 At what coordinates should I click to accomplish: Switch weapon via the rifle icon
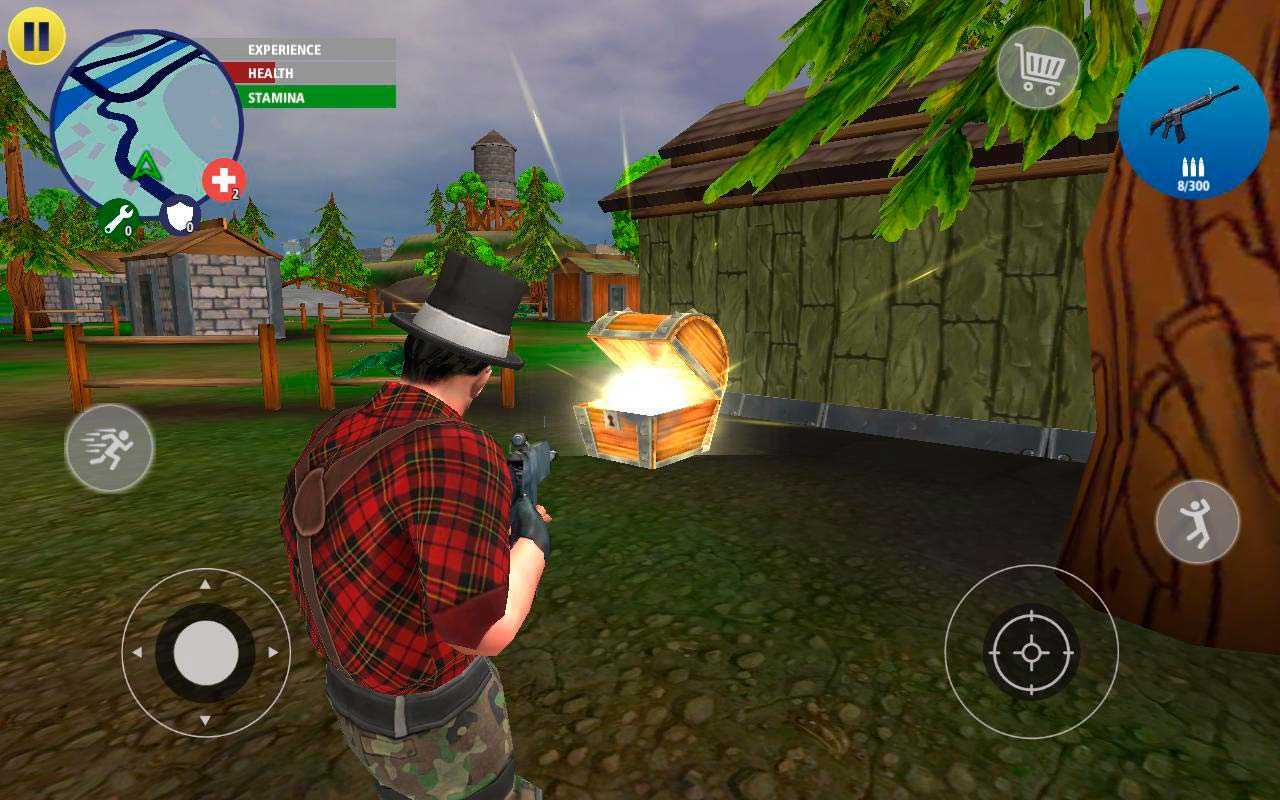click(x=1193, y=123)
